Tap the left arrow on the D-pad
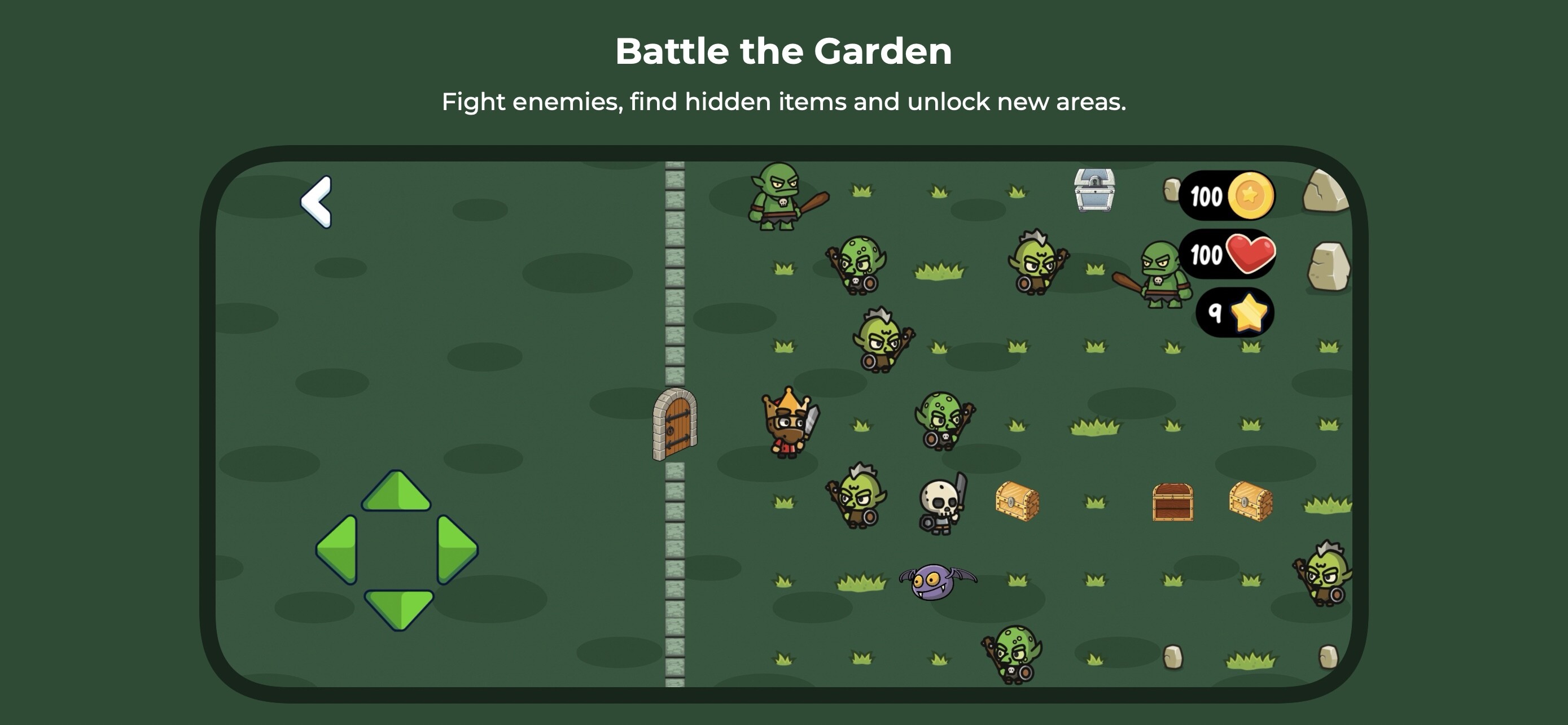Screen dimensions: 1568x725 [x=338, y=549]
